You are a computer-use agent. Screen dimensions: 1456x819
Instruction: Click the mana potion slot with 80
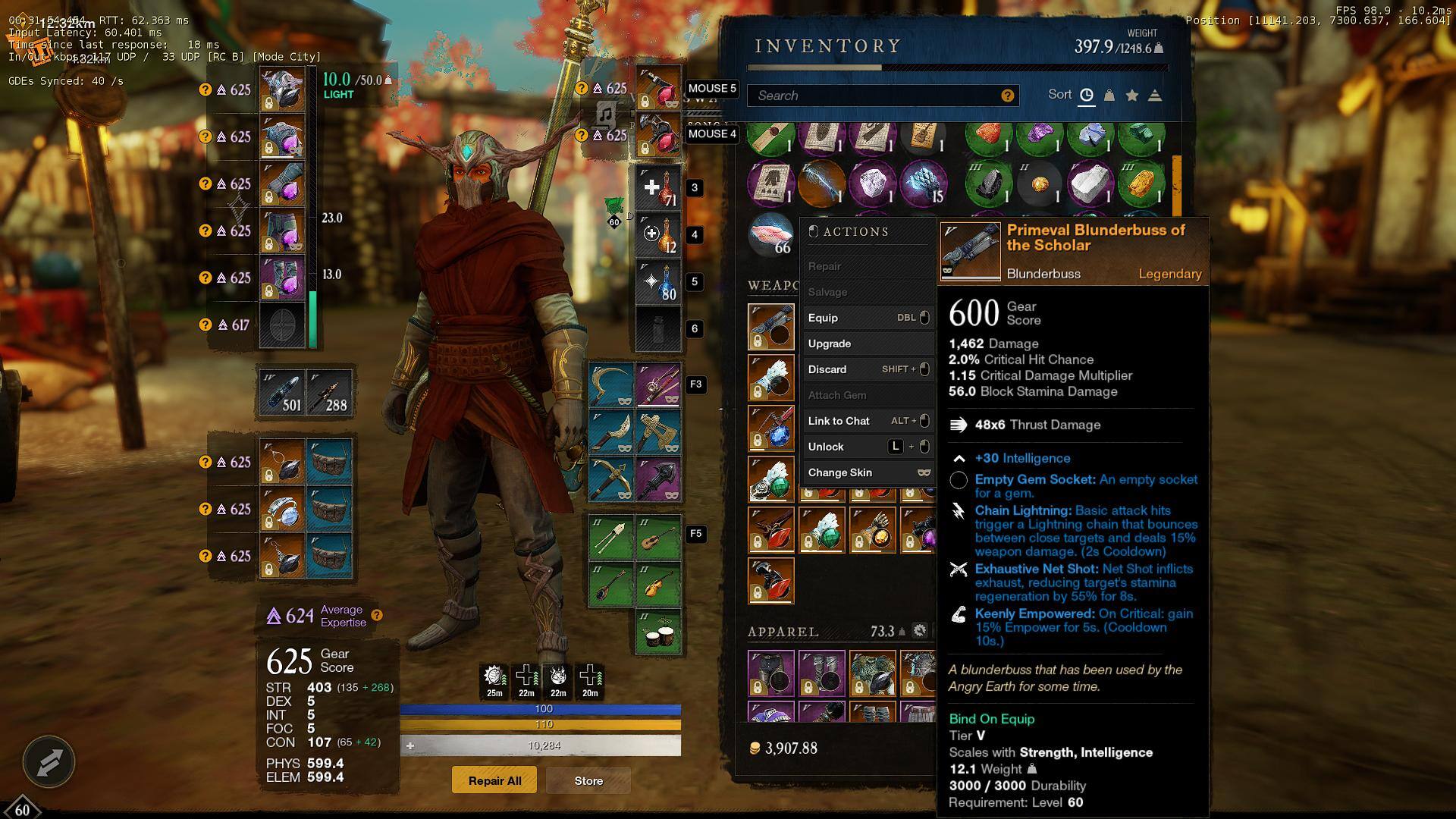click(657, 282)
